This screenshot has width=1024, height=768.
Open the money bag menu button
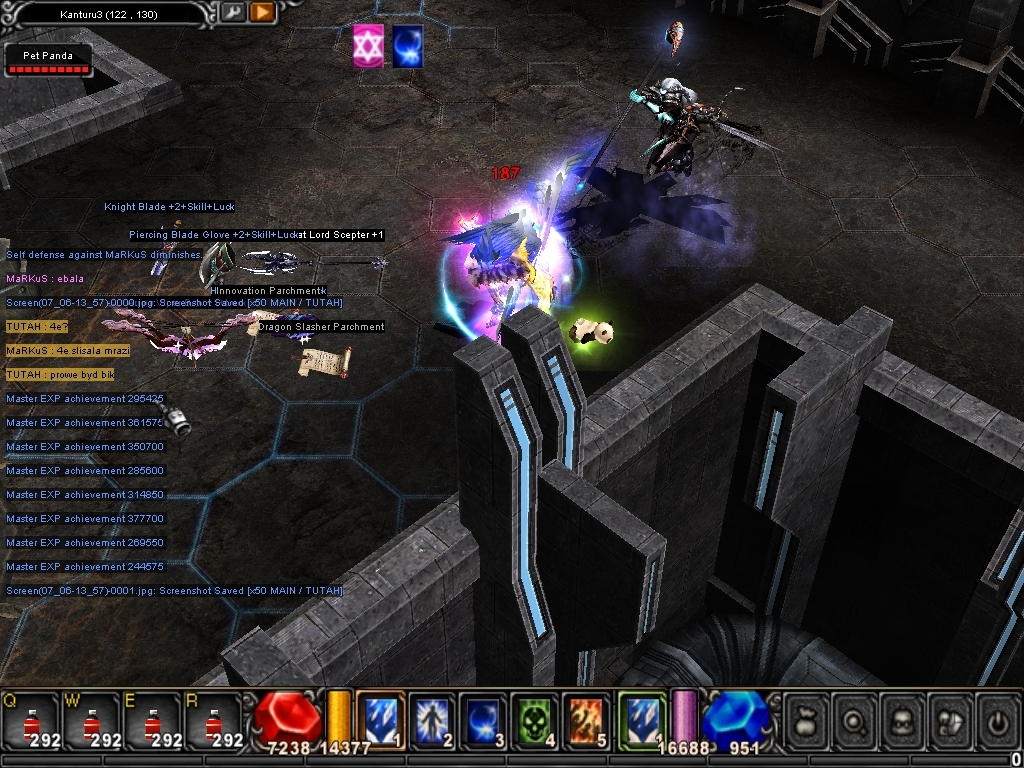point(806,719)
